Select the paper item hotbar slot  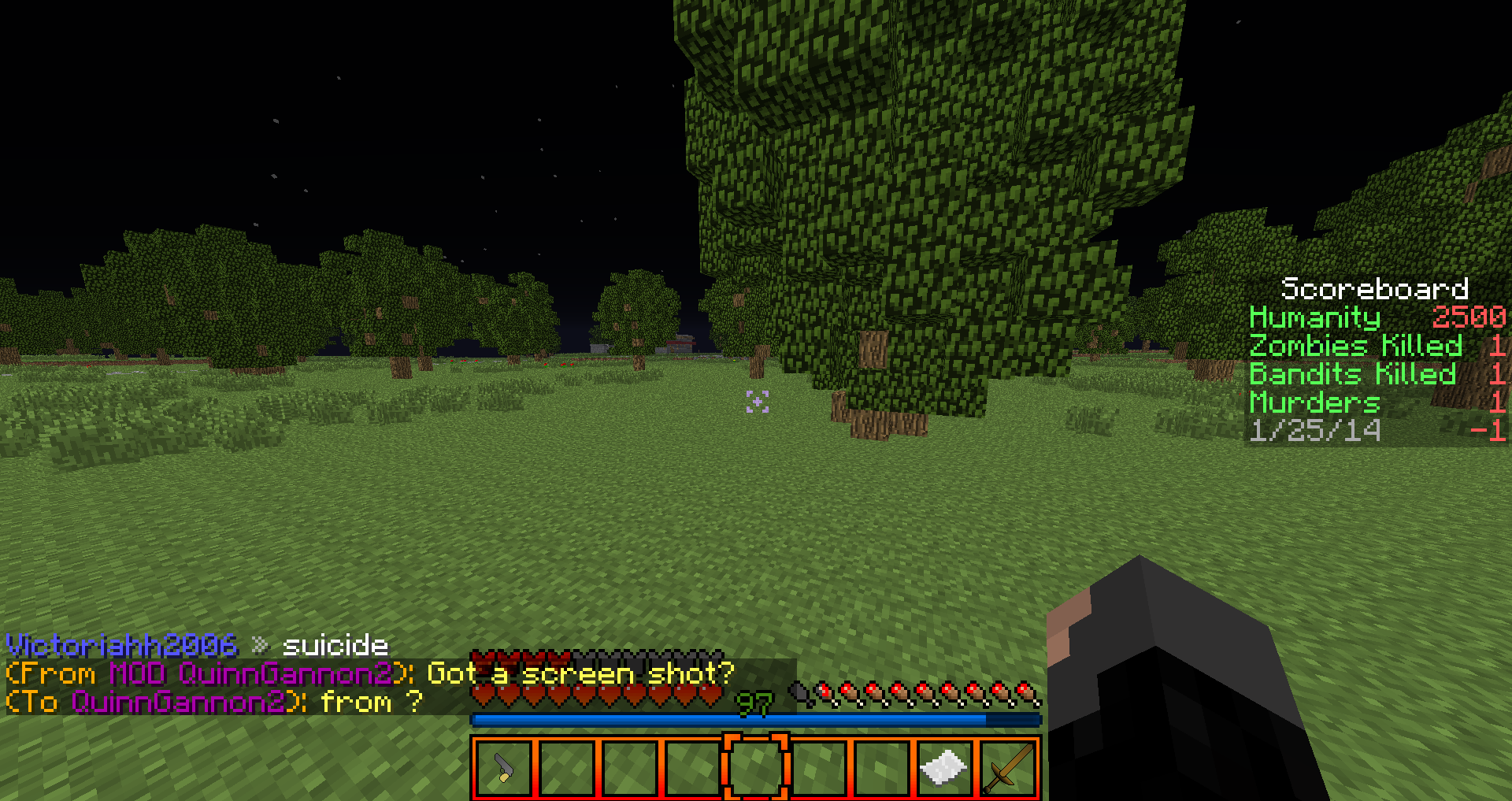[944, 768]
